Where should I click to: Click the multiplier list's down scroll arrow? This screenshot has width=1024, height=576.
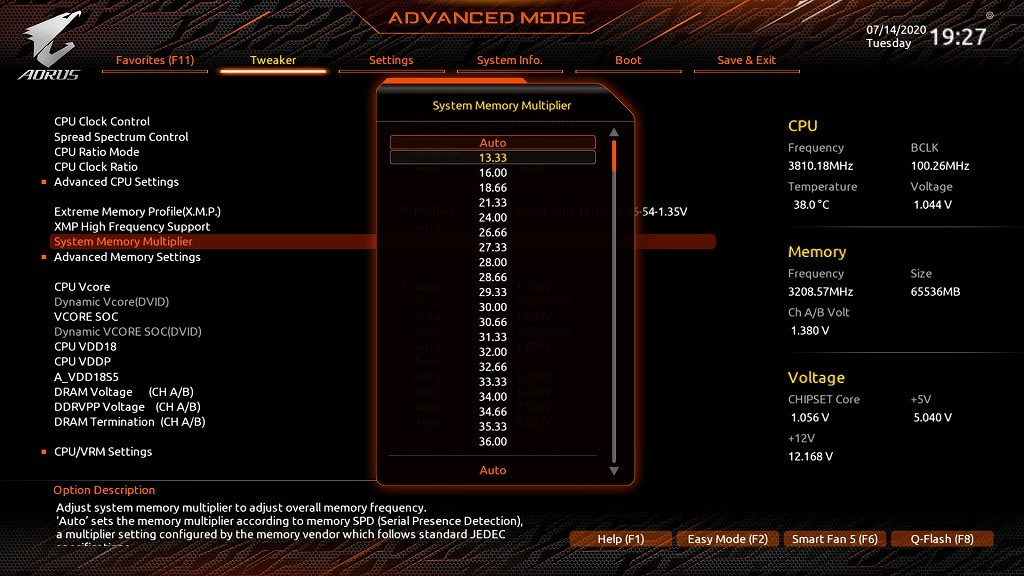[614, 470]
